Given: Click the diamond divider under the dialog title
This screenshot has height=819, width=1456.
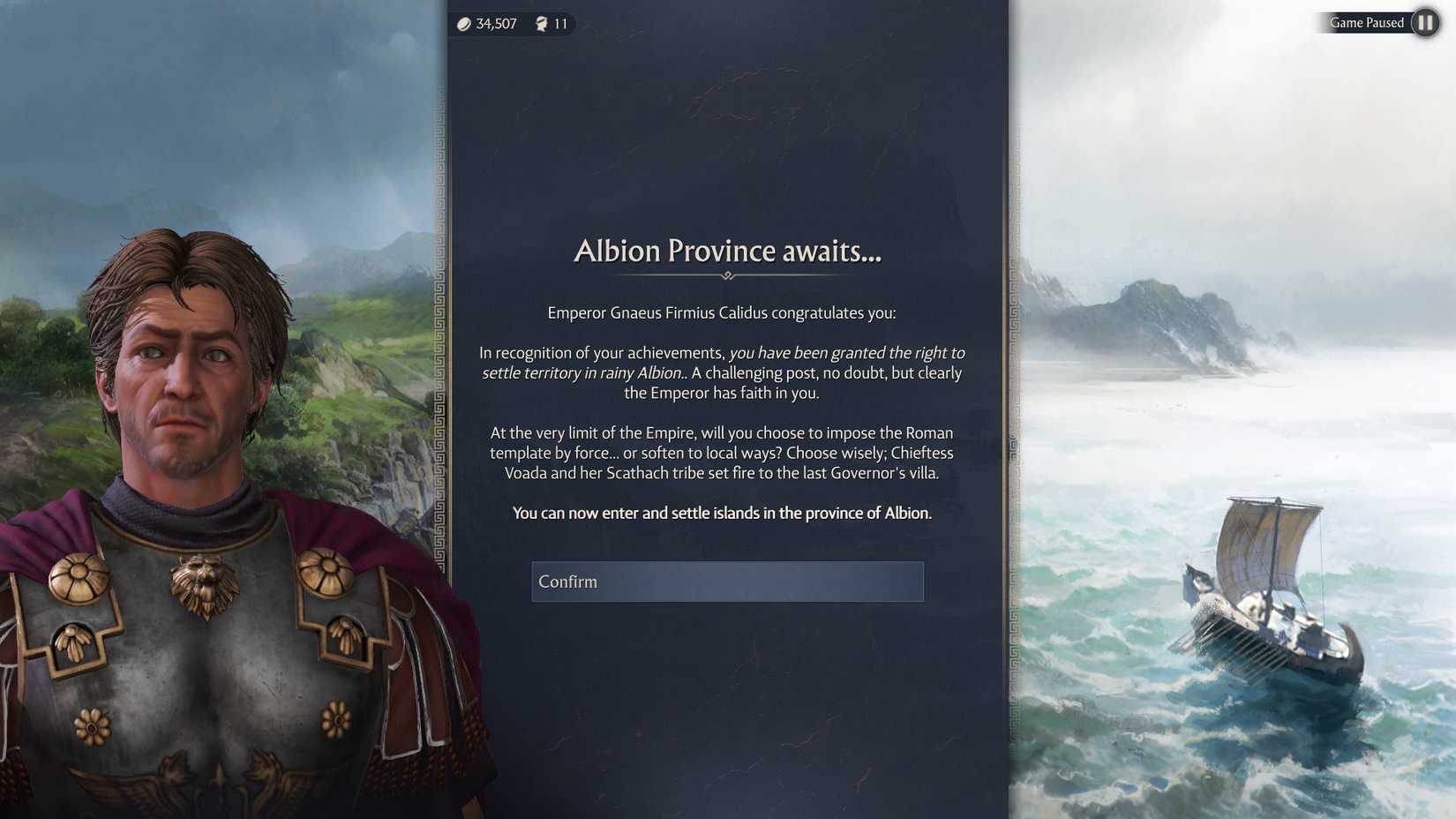Looking at the screenshot, I should 727,276.
